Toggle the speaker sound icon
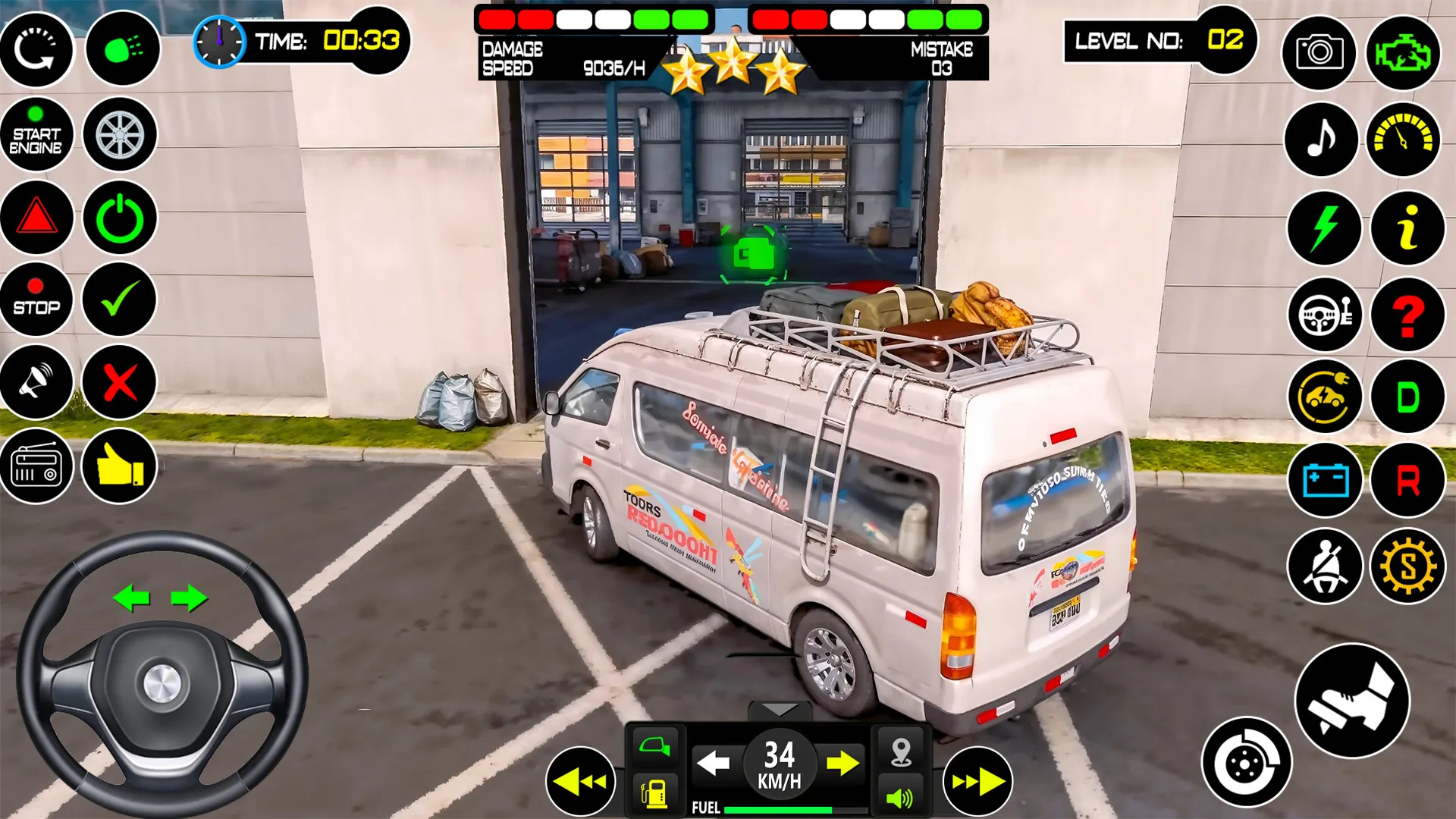Image resolution: width=1456 pixels, height=819 pixels. [x=900, y=797]
